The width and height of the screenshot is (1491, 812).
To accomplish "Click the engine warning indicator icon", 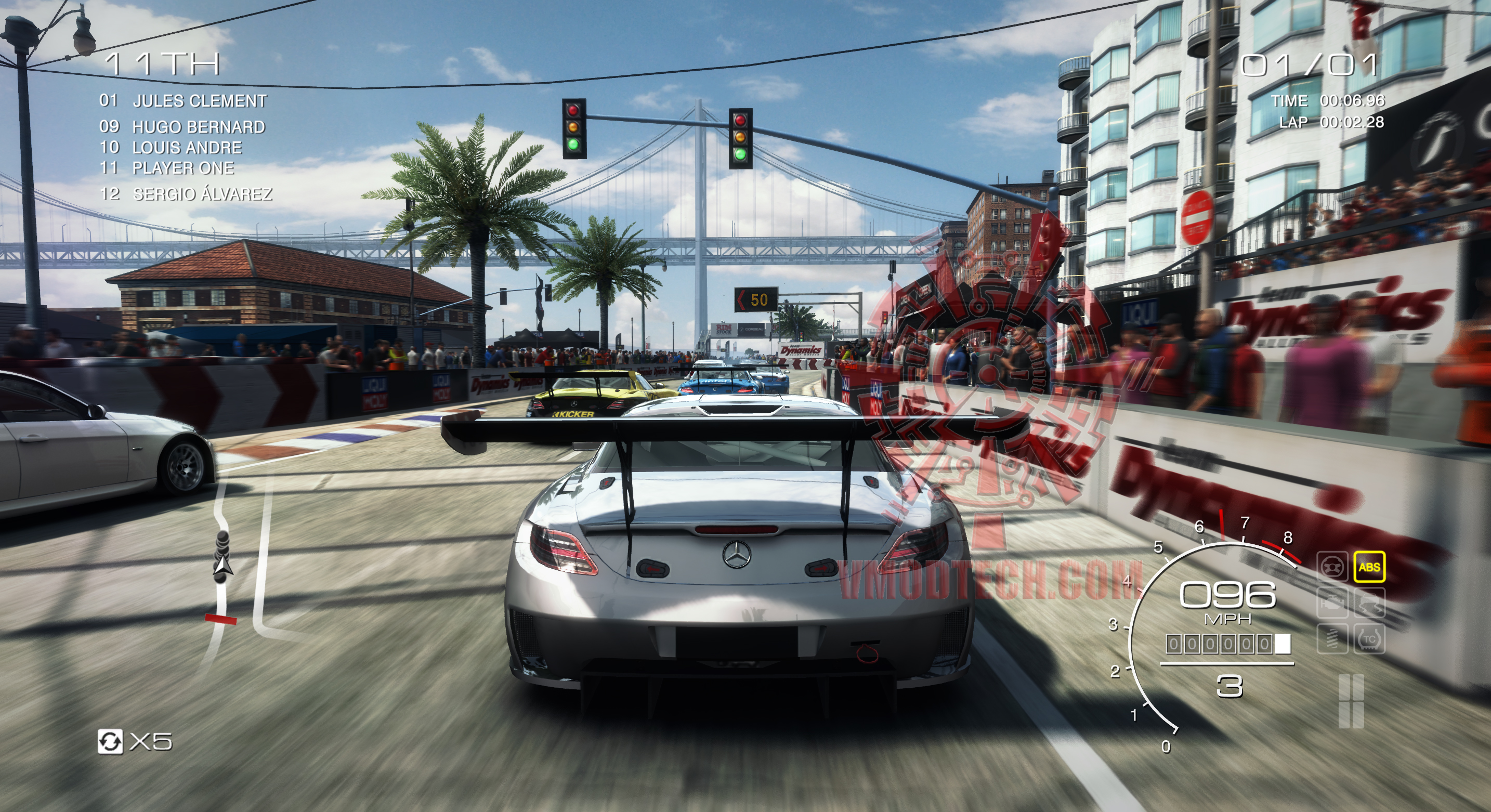I will (1333, 604).
